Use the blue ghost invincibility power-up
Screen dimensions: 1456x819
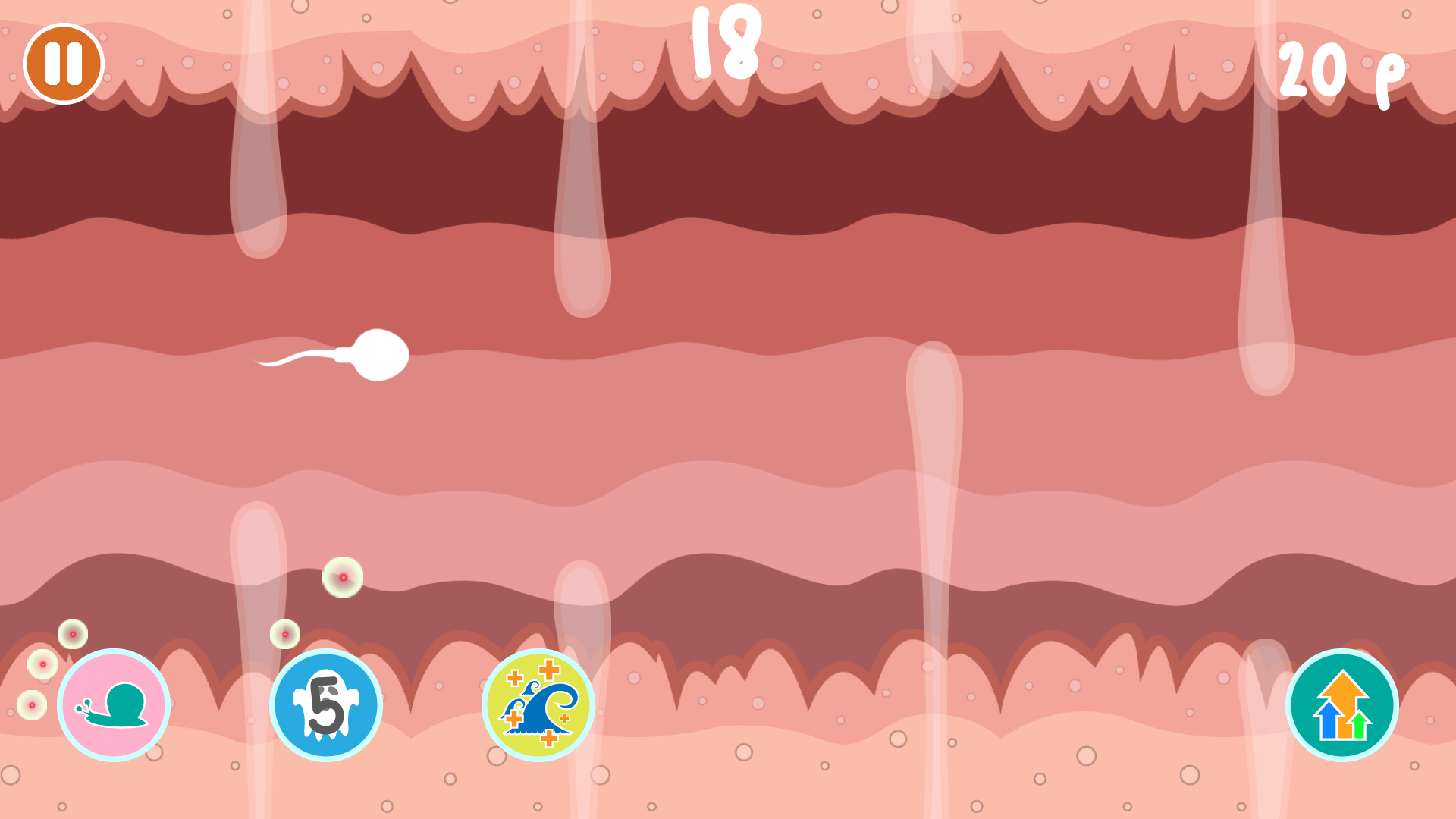(x=326, y=704)
